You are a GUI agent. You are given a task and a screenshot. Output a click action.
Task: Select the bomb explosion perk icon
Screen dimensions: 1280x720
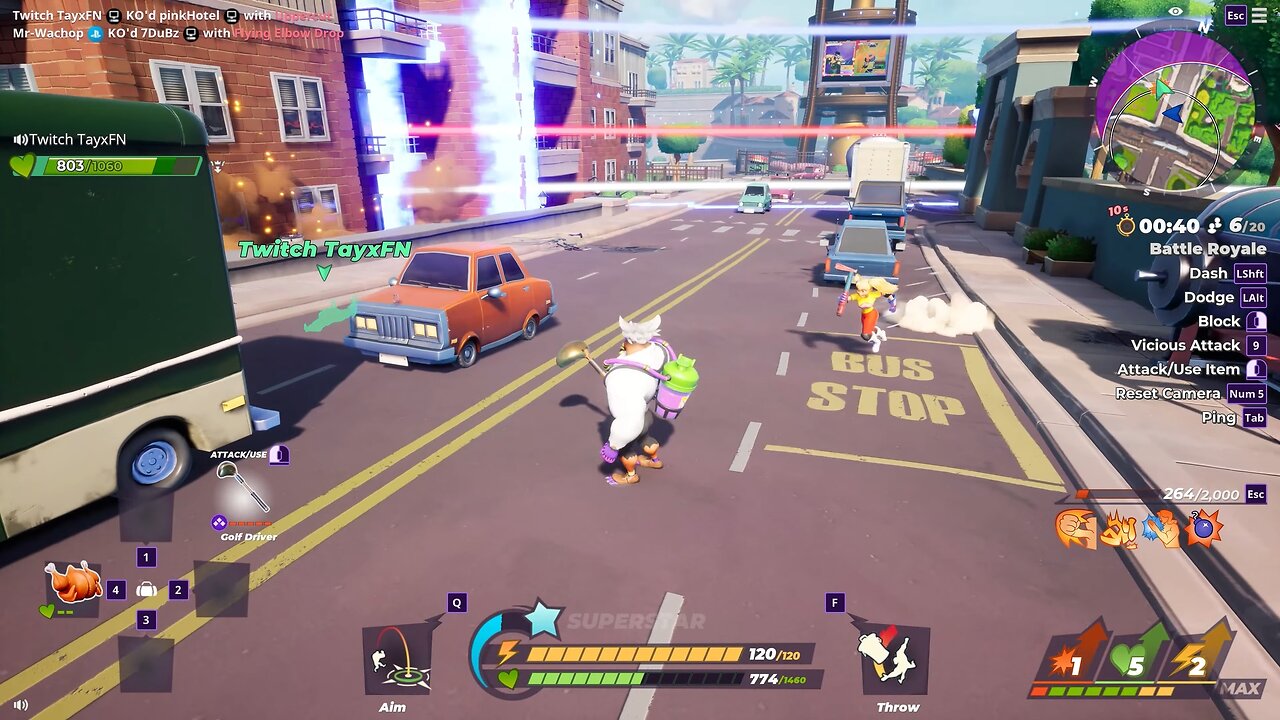click(x=1204, y=528)
